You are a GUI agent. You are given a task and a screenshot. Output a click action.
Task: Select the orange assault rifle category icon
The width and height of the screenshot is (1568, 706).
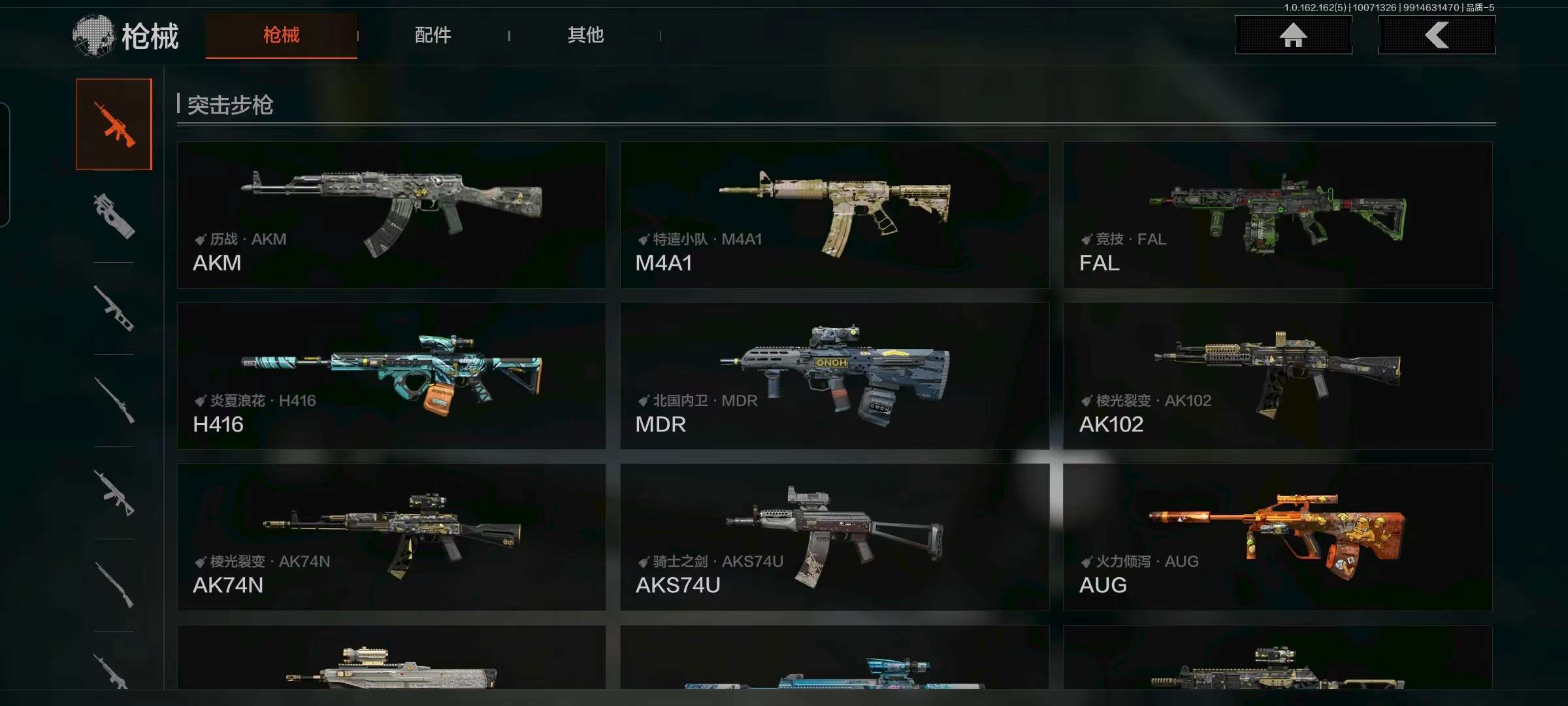click(x=114, y=124)
